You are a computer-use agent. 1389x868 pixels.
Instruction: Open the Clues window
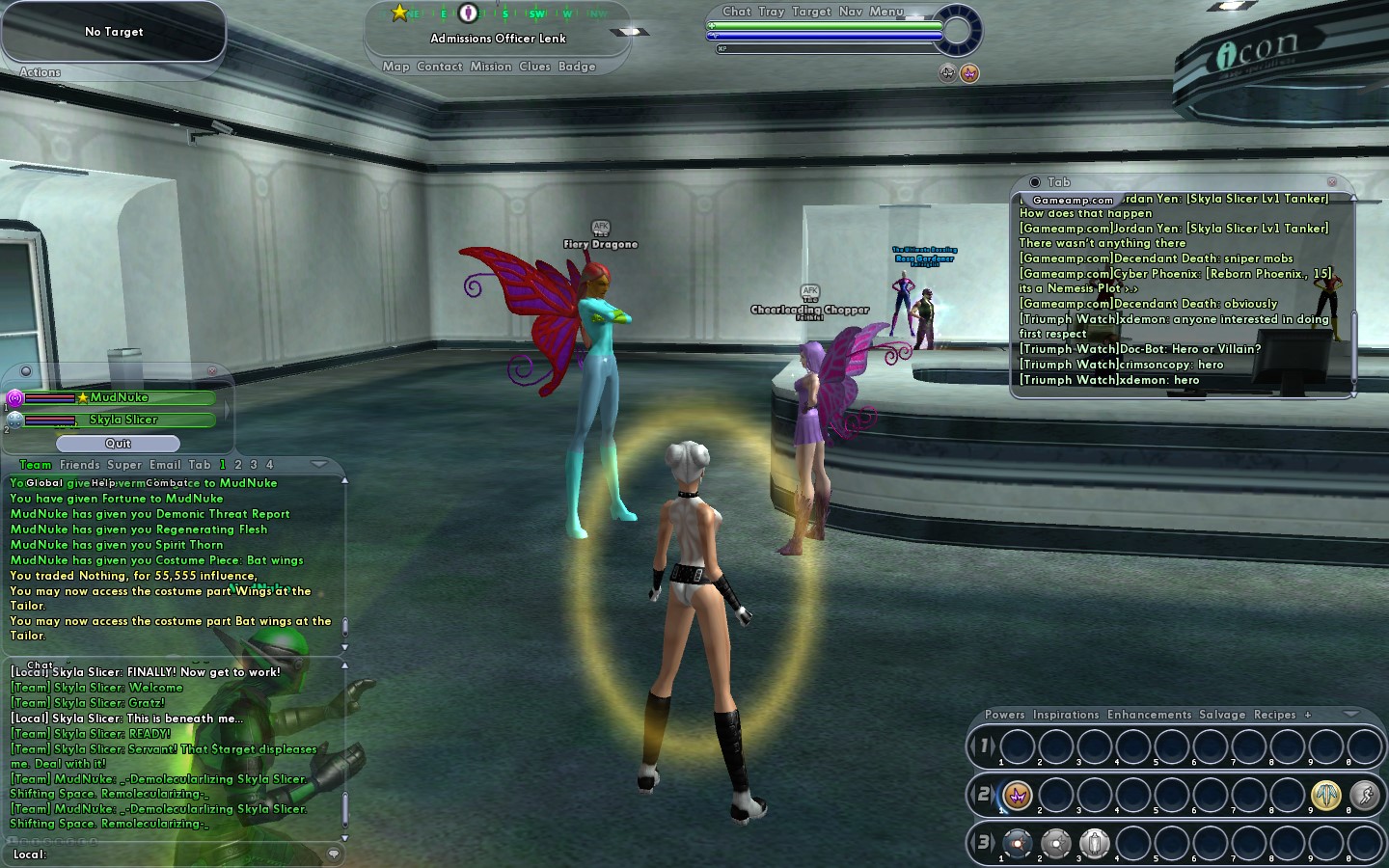click(x=534, y=67)
